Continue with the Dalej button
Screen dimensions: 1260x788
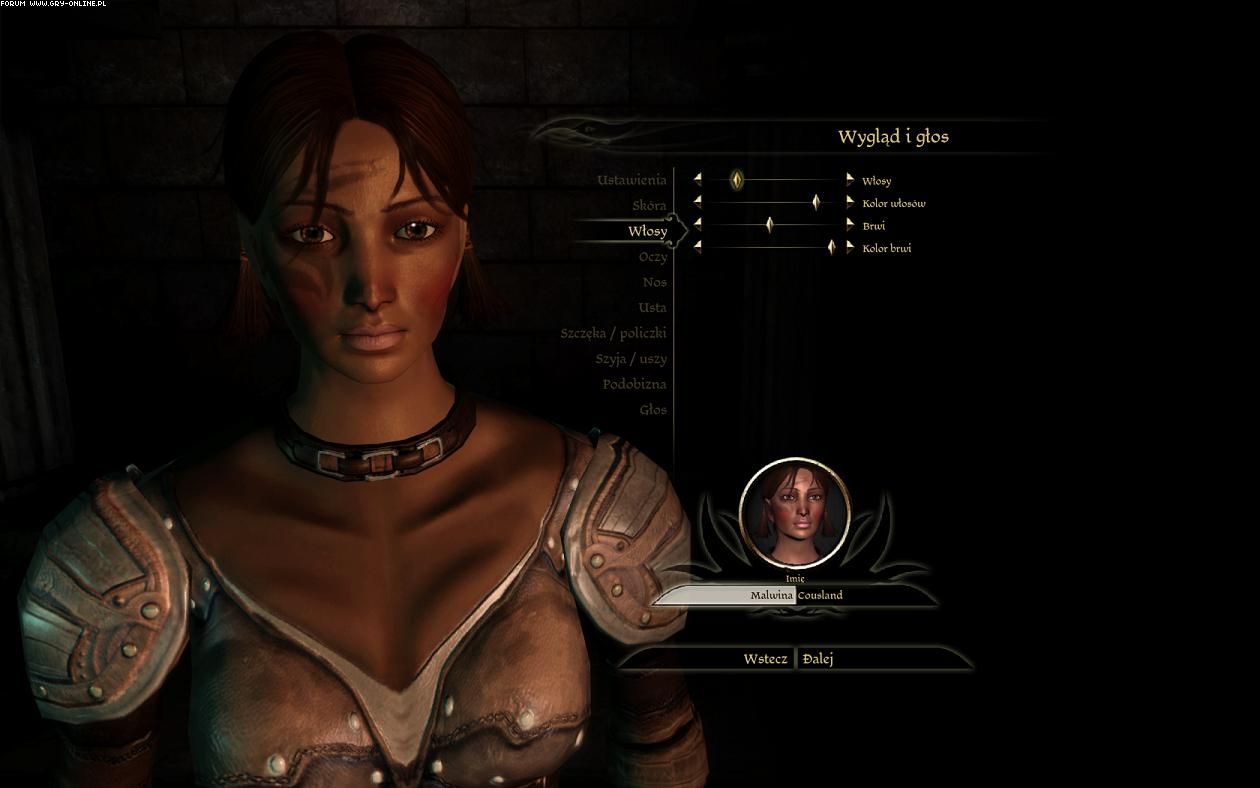coord(818,659)
